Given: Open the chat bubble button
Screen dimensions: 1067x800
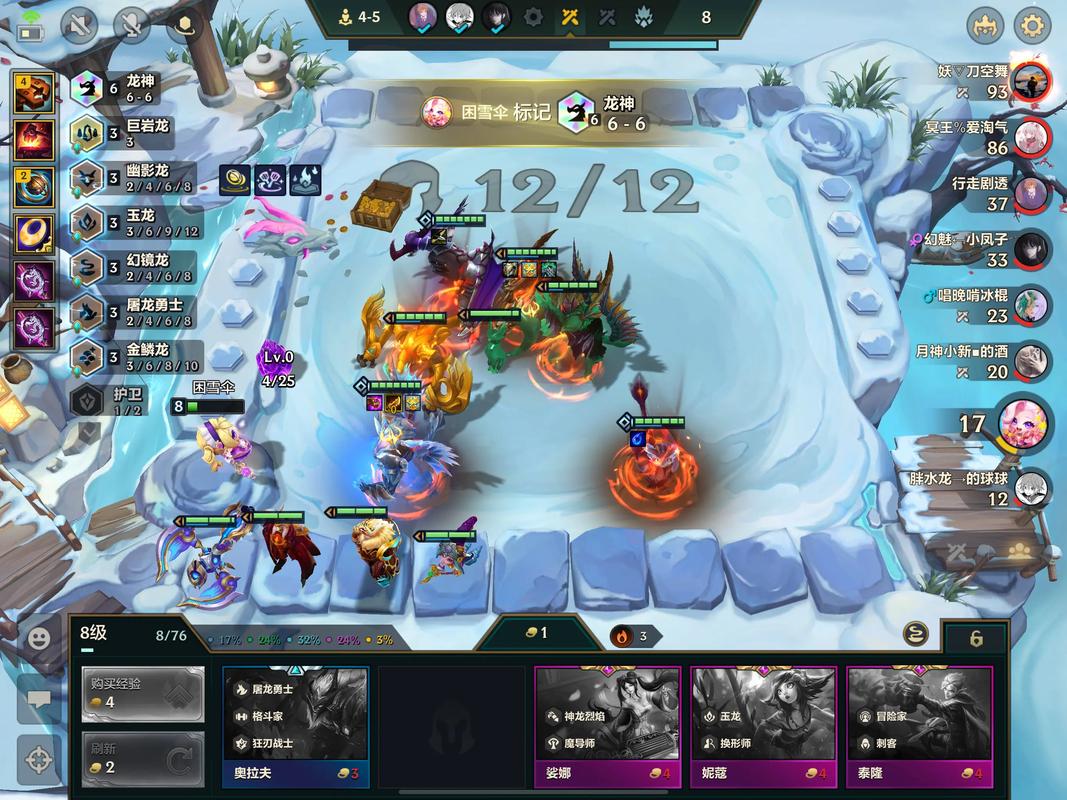Looking at the screenshot, I should coord(39,699).
